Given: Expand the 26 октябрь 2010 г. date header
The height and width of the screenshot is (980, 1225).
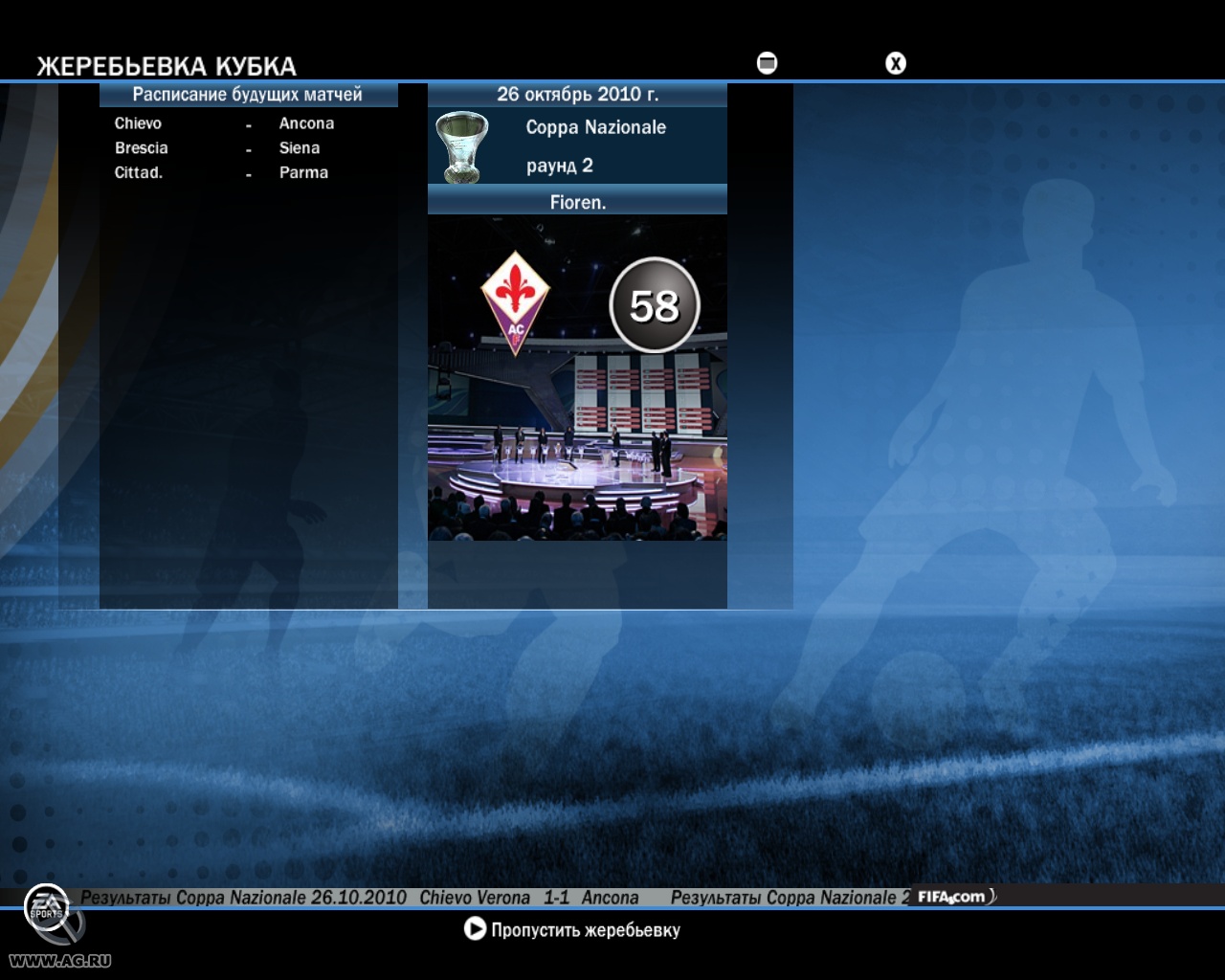Looking at the screenshot, I should (x=578, y=94).
